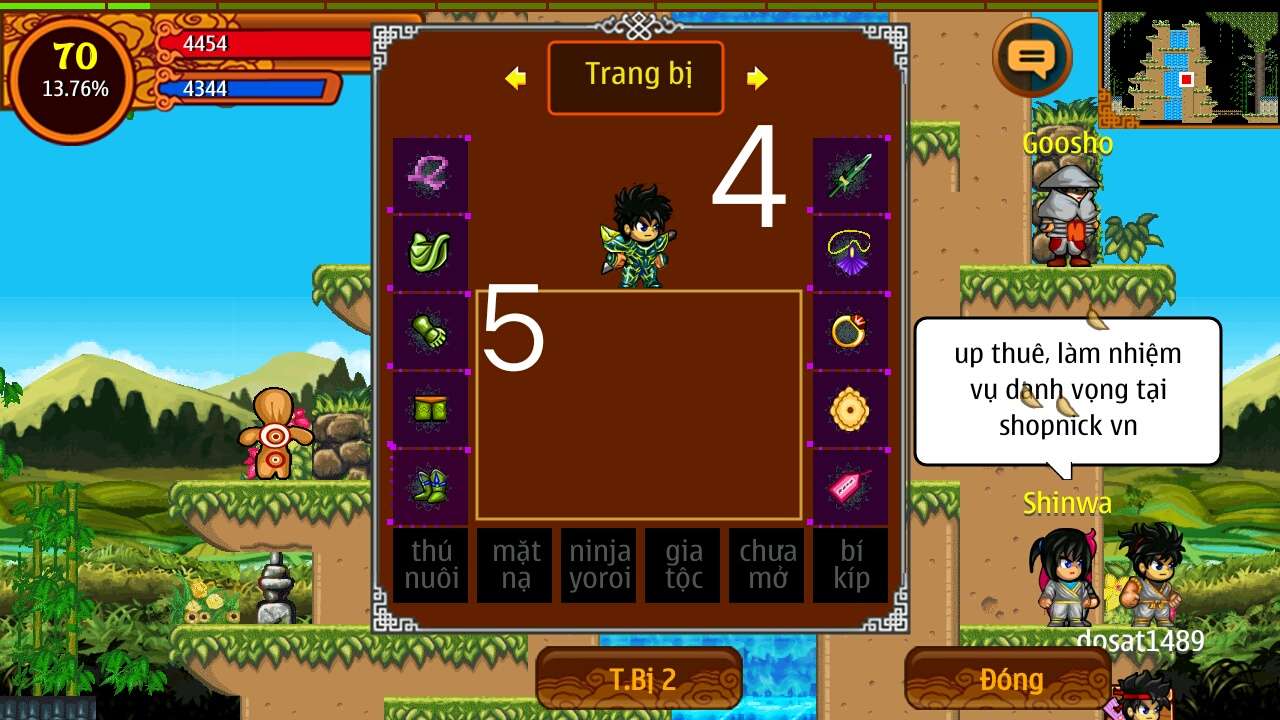Select the yellow jade pendant slot
This screenshot has height=720, width=1280.
[850, 409]
